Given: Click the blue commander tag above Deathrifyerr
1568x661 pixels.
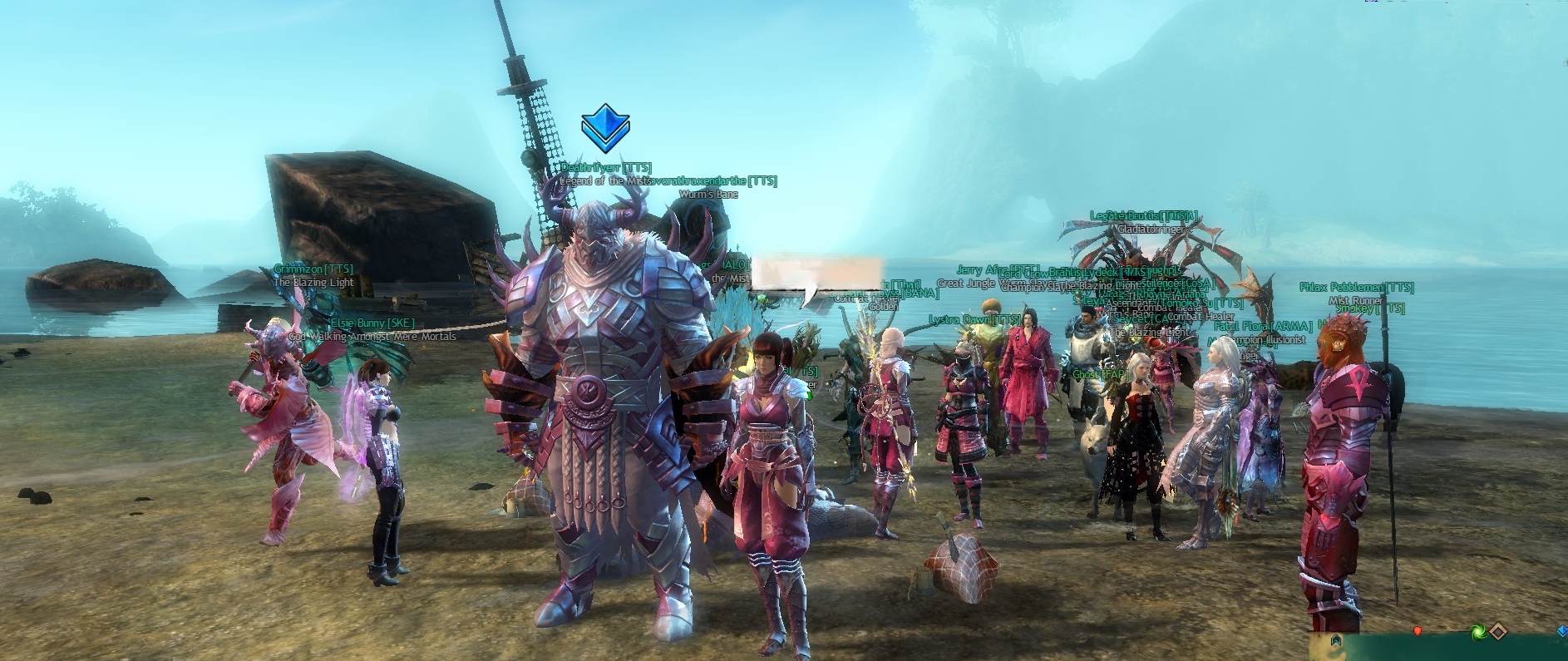Looking at the screenshot, I should click(x=605, y=129).
